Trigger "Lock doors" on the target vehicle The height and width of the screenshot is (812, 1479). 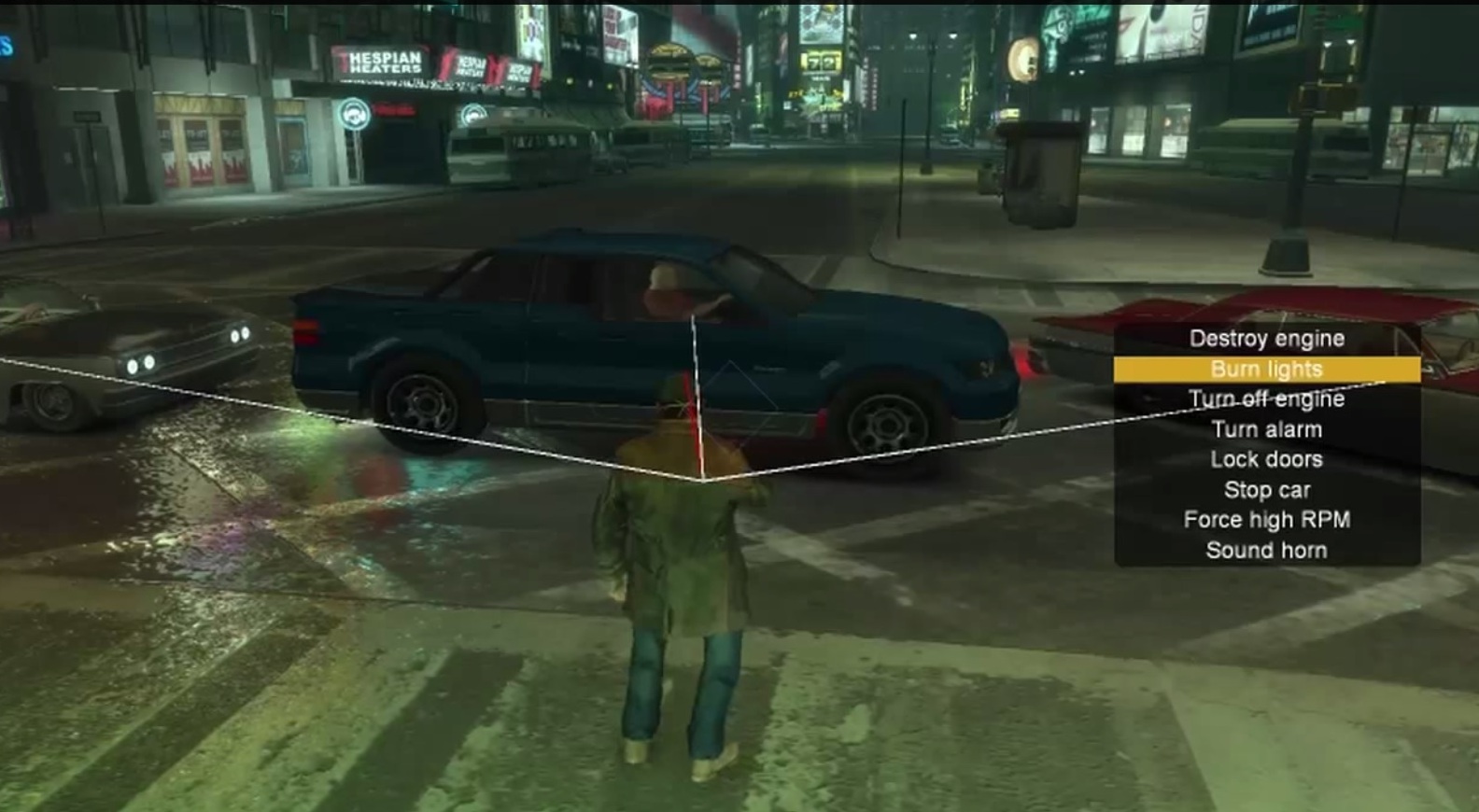[x=1266, y=458]
